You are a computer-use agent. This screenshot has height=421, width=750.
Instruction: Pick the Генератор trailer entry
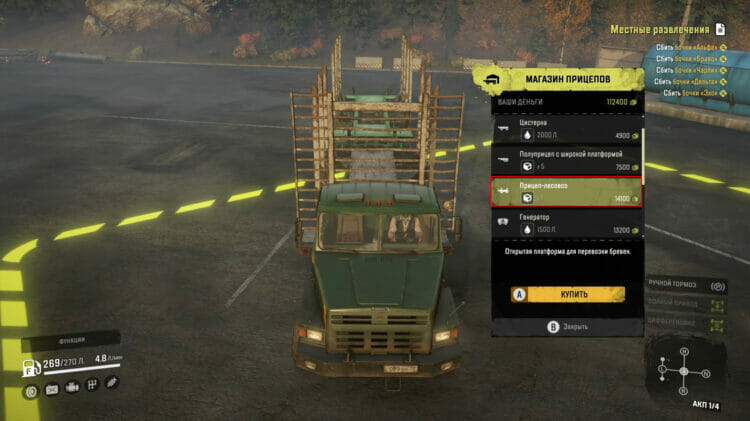click(x=567, y=223)
